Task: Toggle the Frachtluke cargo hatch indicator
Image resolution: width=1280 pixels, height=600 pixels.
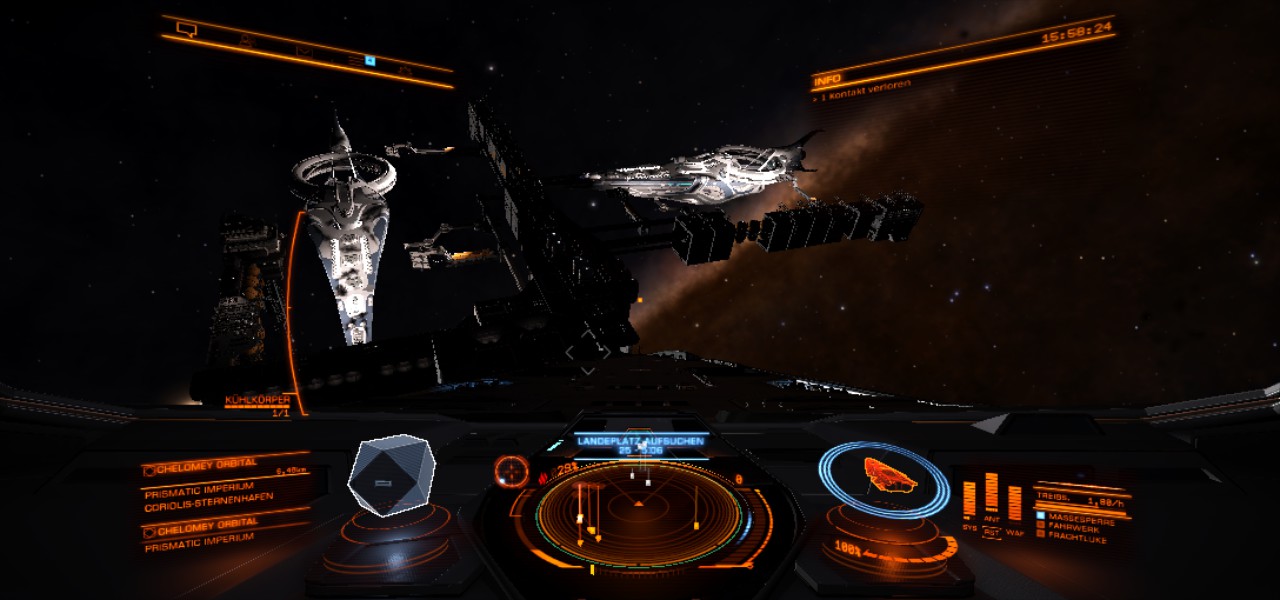Action: point(1075,535)
